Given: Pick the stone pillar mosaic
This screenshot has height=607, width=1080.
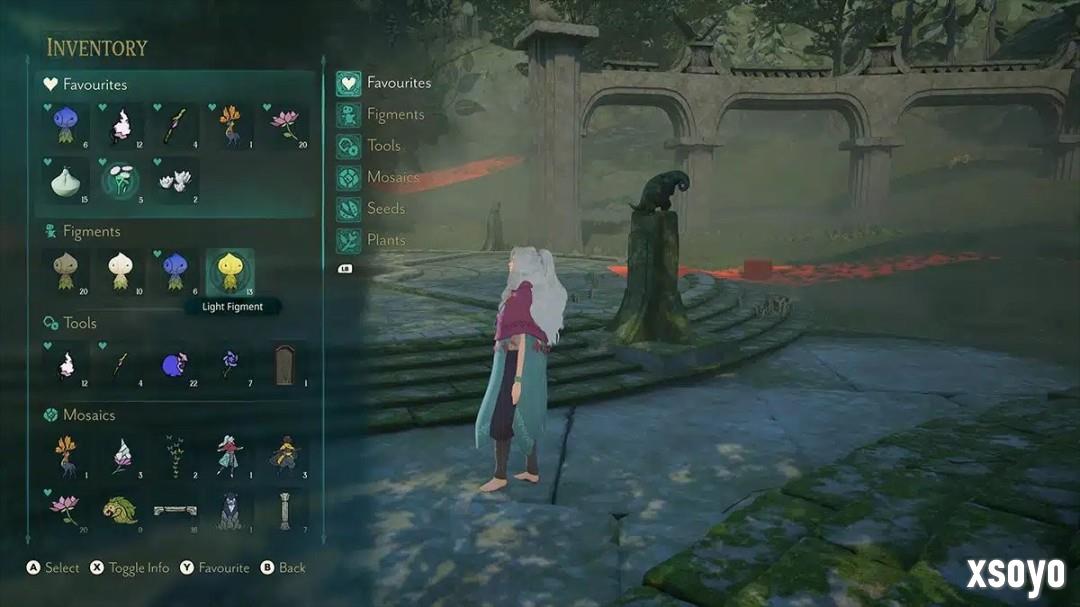Looking at the screenshot, I should 285,509.
